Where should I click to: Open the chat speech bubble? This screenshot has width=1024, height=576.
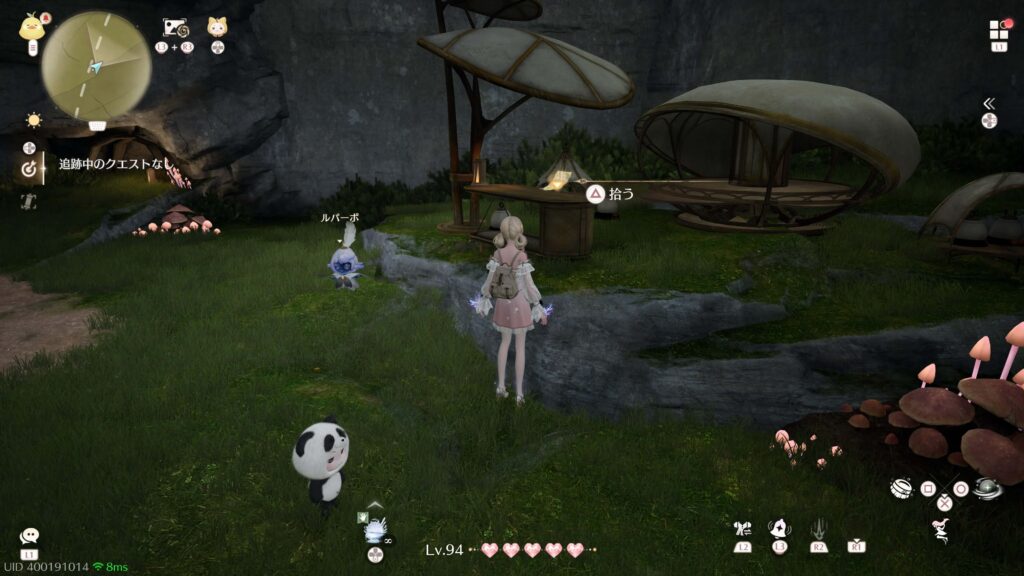click(x=29, y=537)
